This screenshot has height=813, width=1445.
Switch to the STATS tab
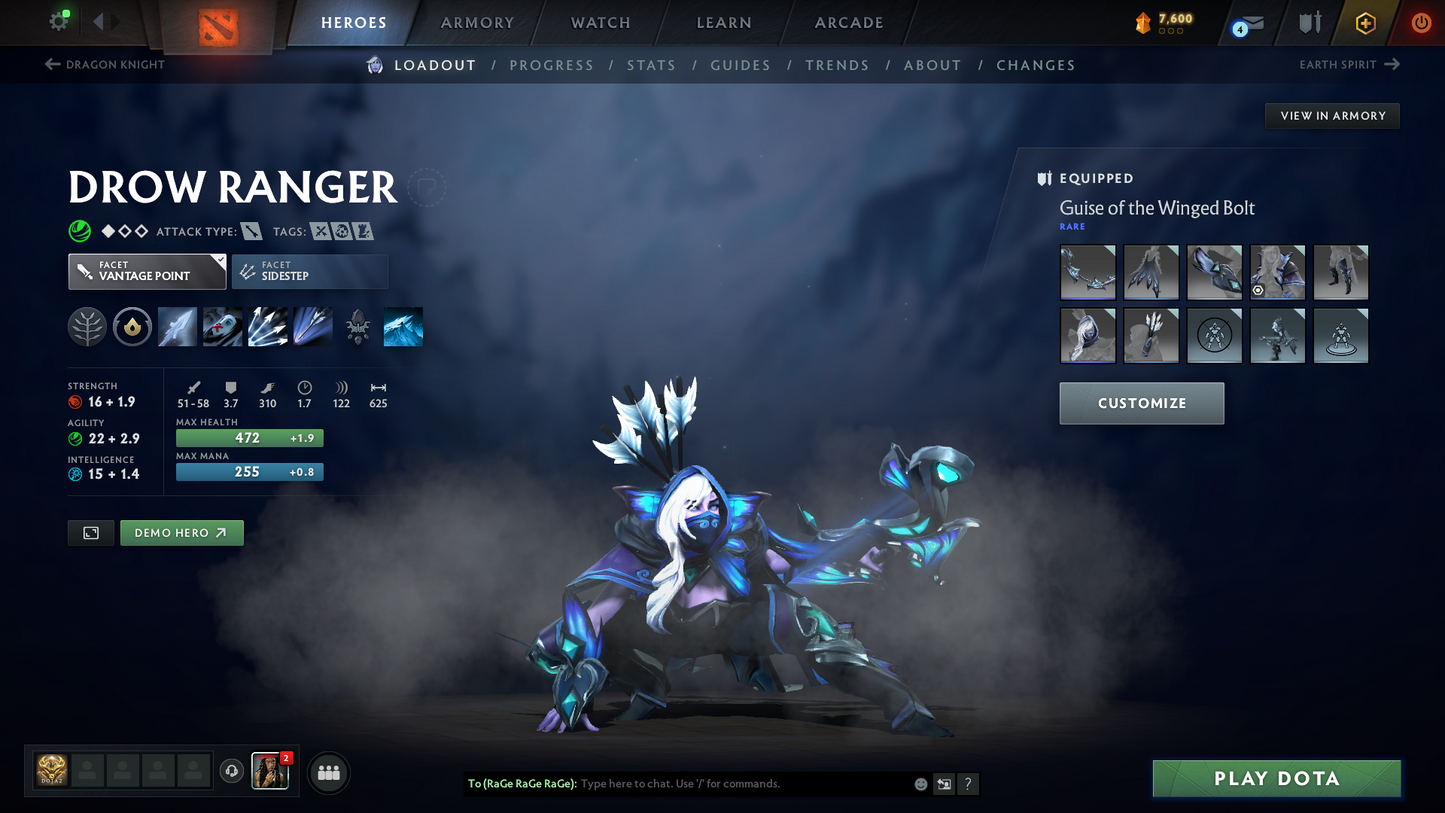click(x=651, y=64)
